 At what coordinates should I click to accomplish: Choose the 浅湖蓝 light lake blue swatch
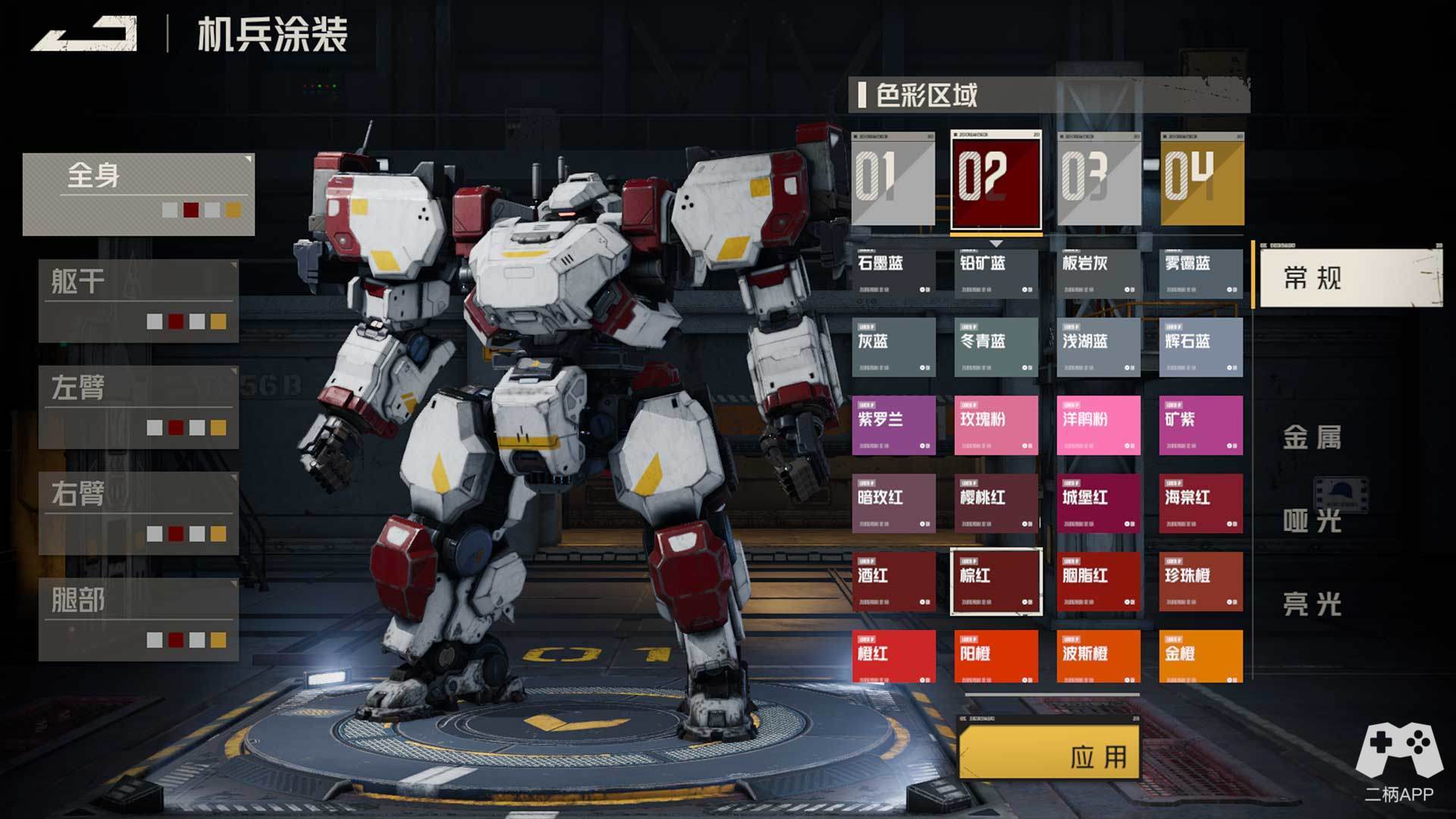[x=1099, y=347]
